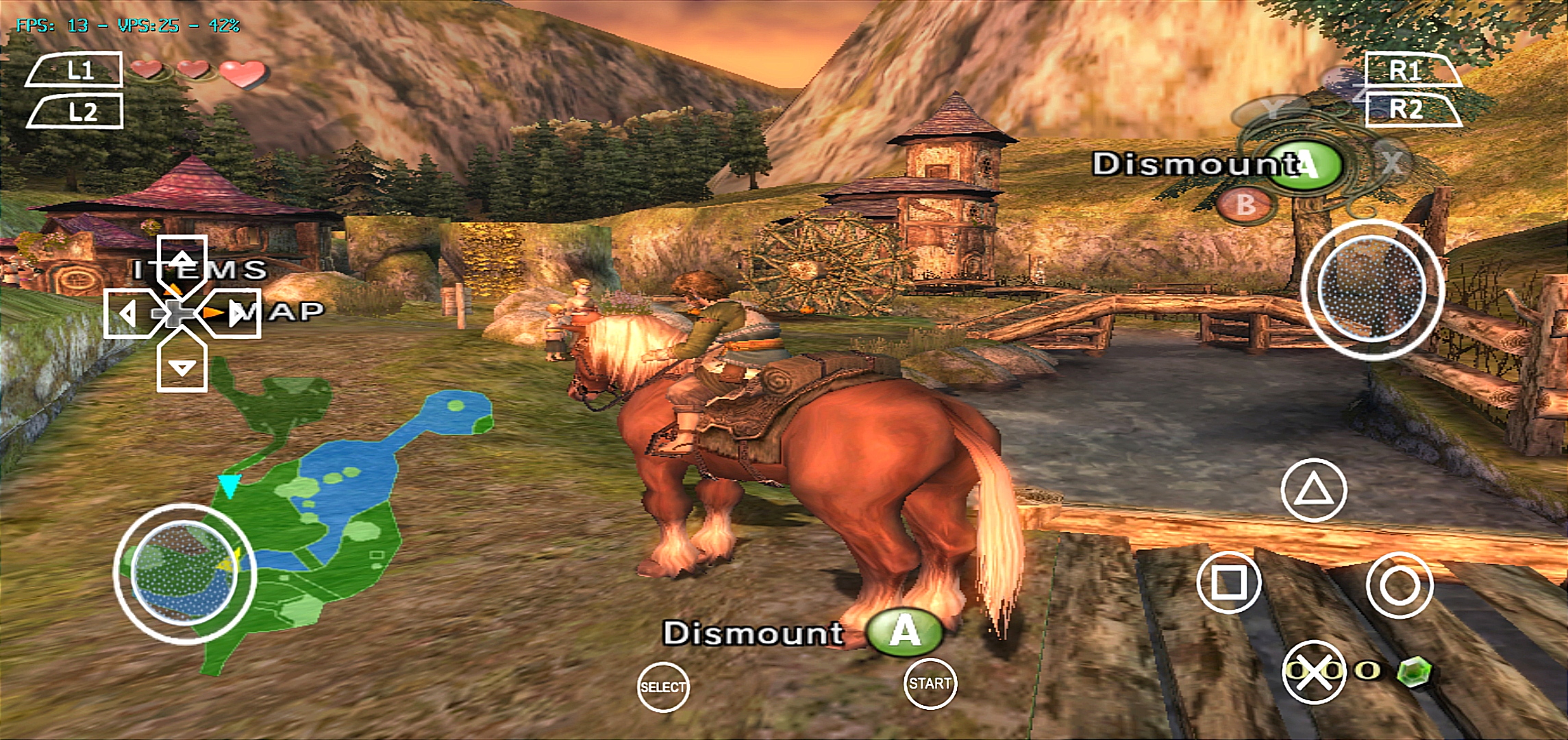
Task: Tap the cross touch button
Action: 1313,673
